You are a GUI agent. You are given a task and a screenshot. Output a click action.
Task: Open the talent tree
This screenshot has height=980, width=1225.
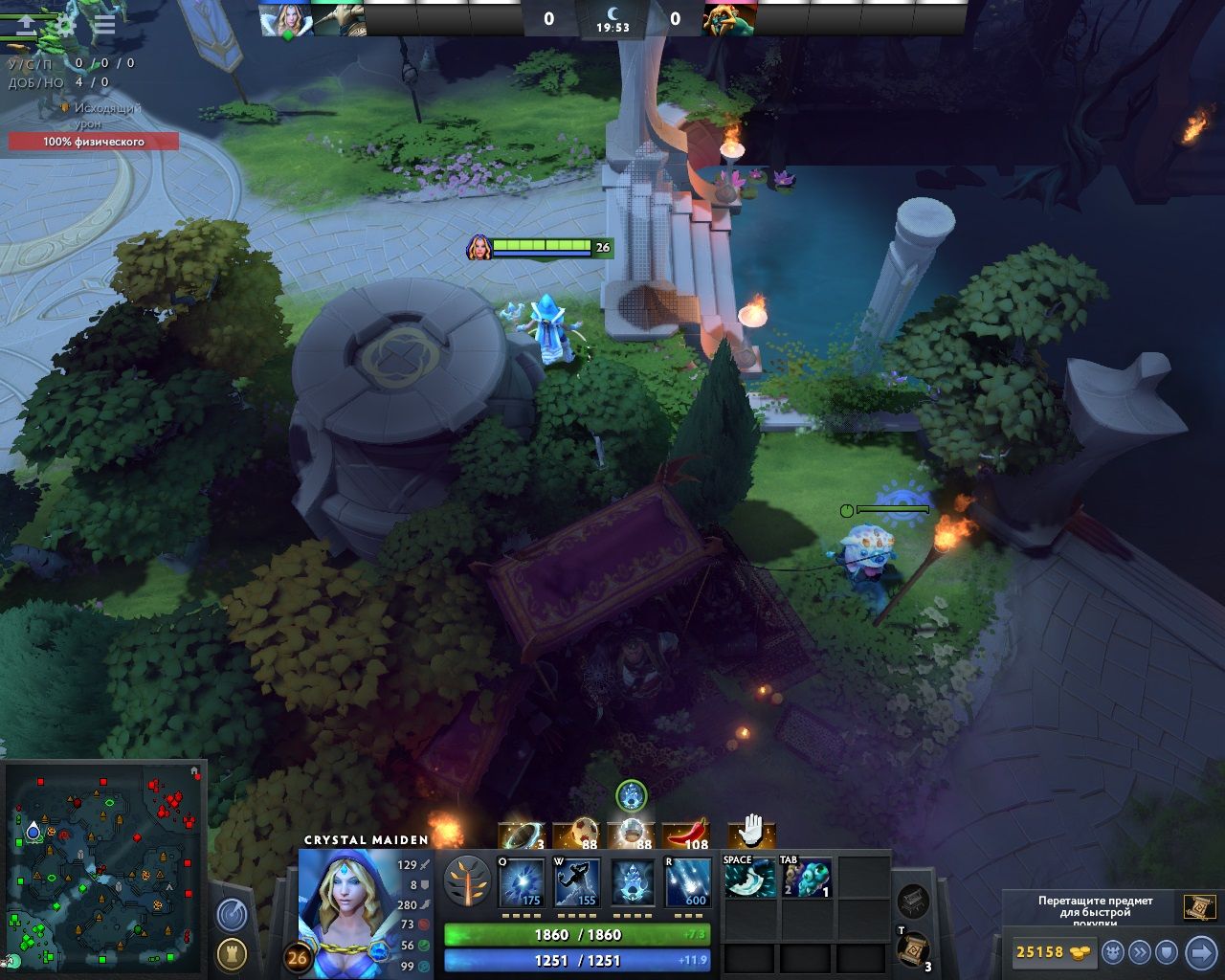coord(468,881)
